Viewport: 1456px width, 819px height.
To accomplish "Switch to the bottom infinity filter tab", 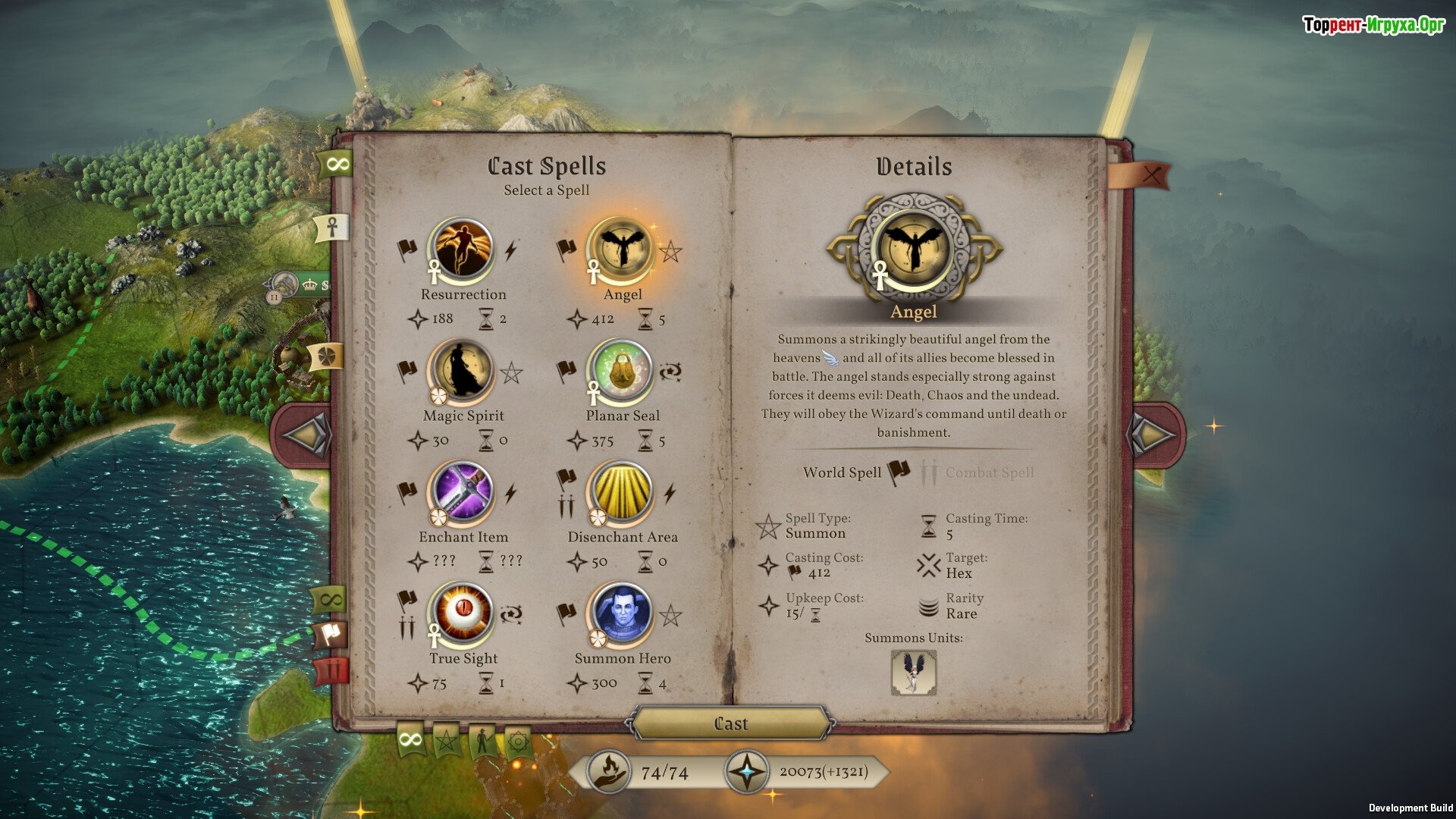I will click(x=410, y=739).
